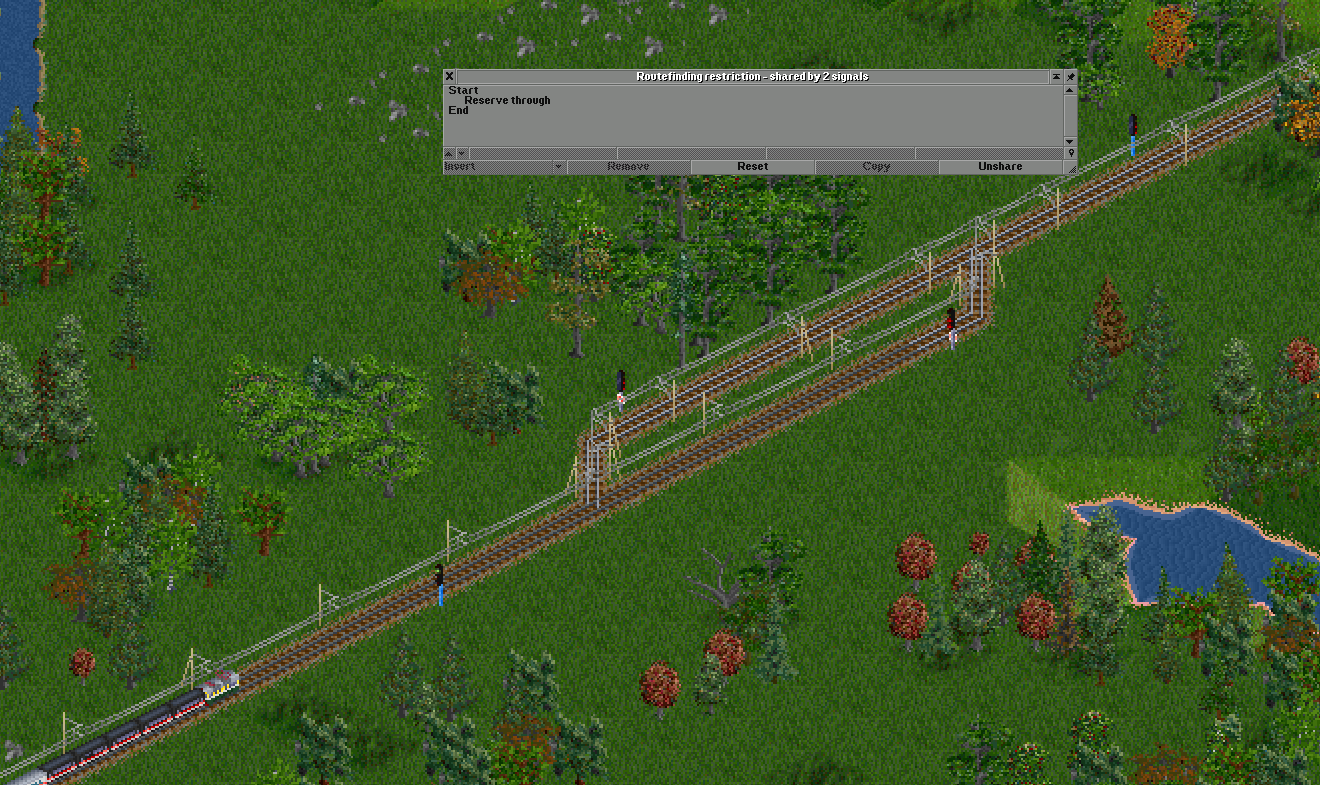1320x785 pixels.
Task: Unshare the signal program
Action: coord(1001,166)
